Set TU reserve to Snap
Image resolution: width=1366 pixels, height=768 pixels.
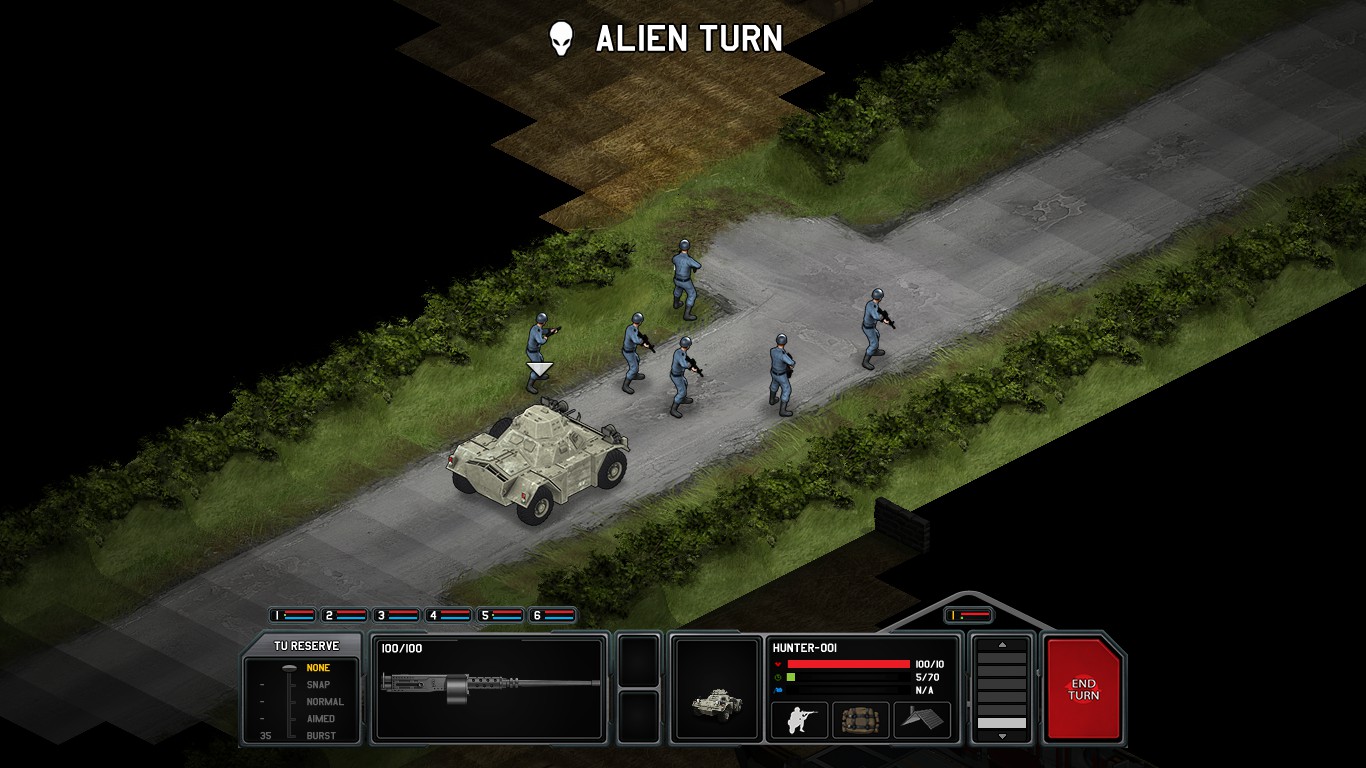point(318,685)
